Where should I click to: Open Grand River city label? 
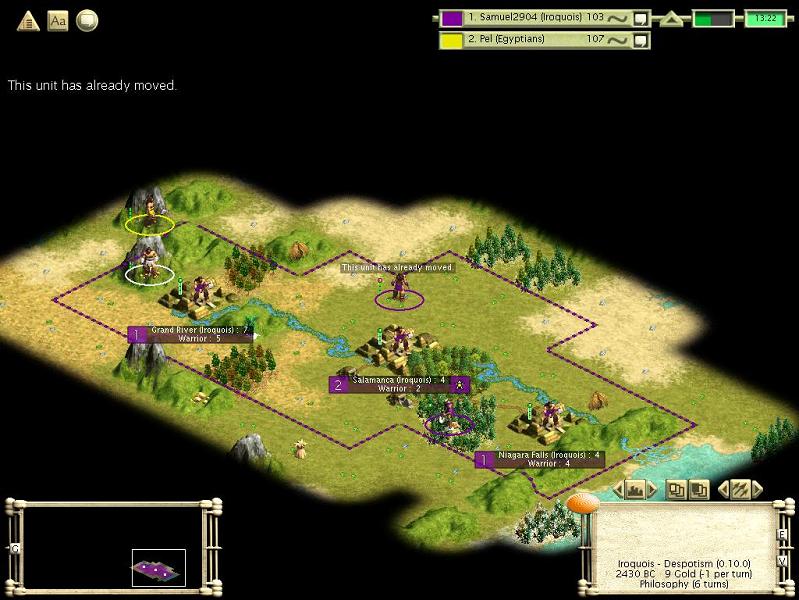tap(190, 334)
